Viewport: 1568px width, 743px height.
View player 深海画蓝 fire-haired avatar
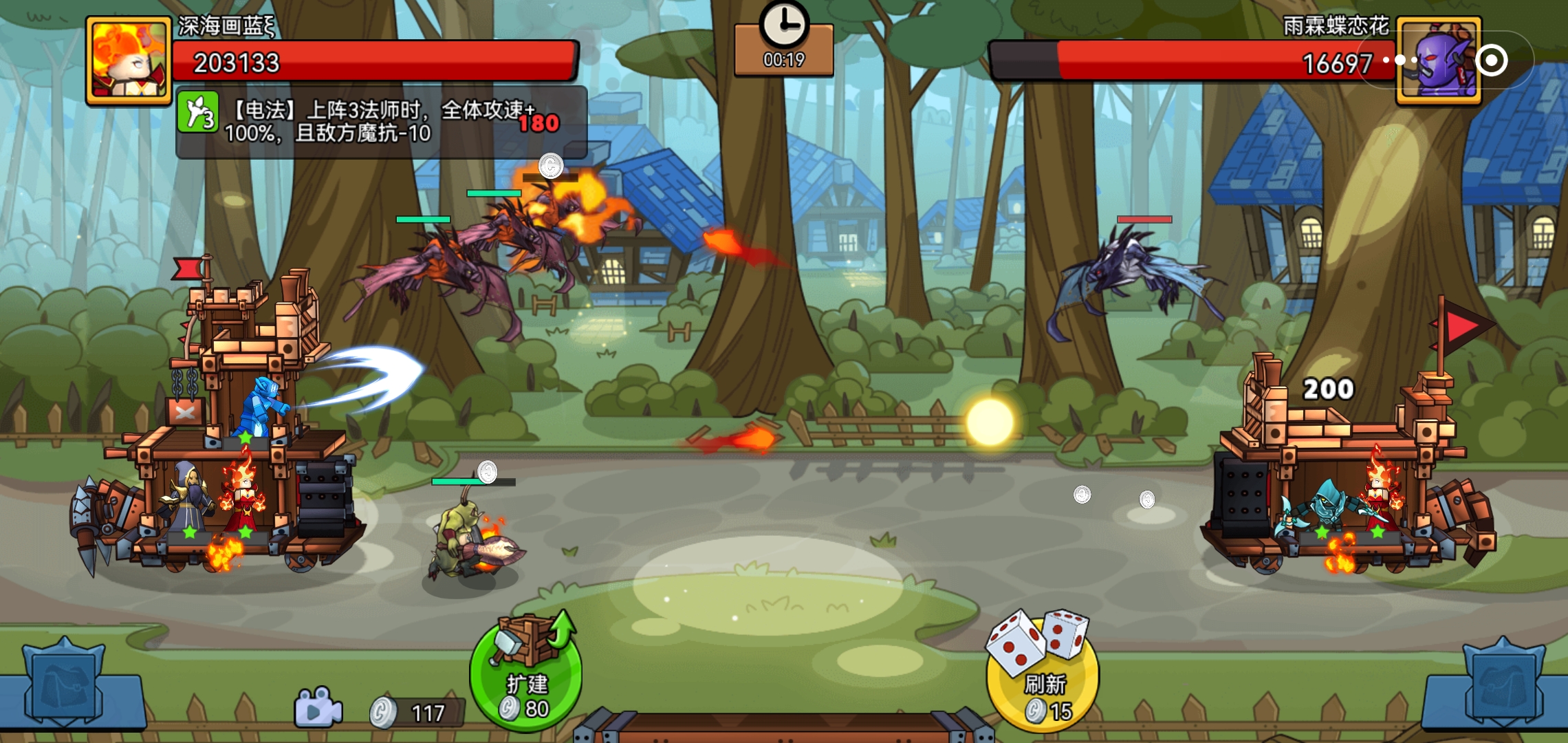(129, 61)
